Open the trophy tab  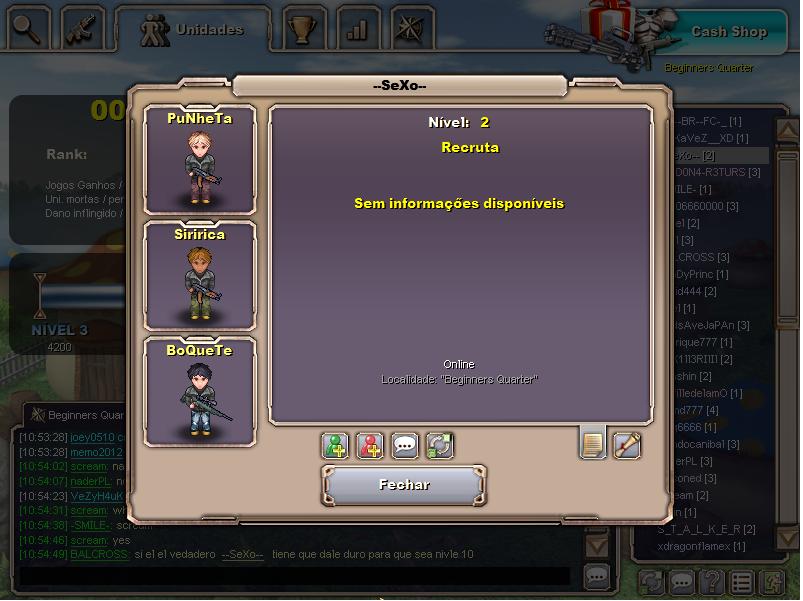pyautogui.click(x=302, y=29)
